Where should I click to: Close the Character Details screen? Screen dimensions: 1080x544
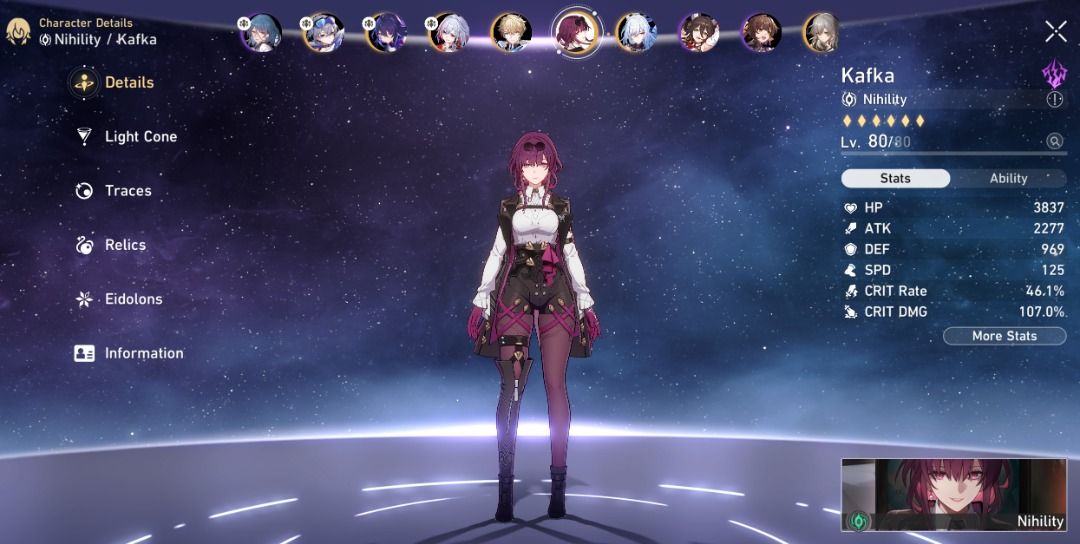(x=1055, y=32)
